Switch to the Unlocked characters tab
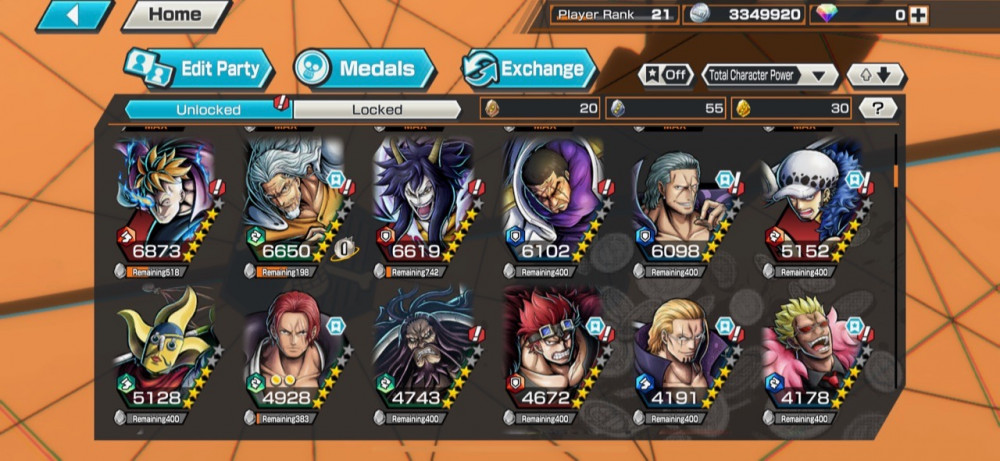The width and height of the screenshot is (1000, 461). point(208,109)
